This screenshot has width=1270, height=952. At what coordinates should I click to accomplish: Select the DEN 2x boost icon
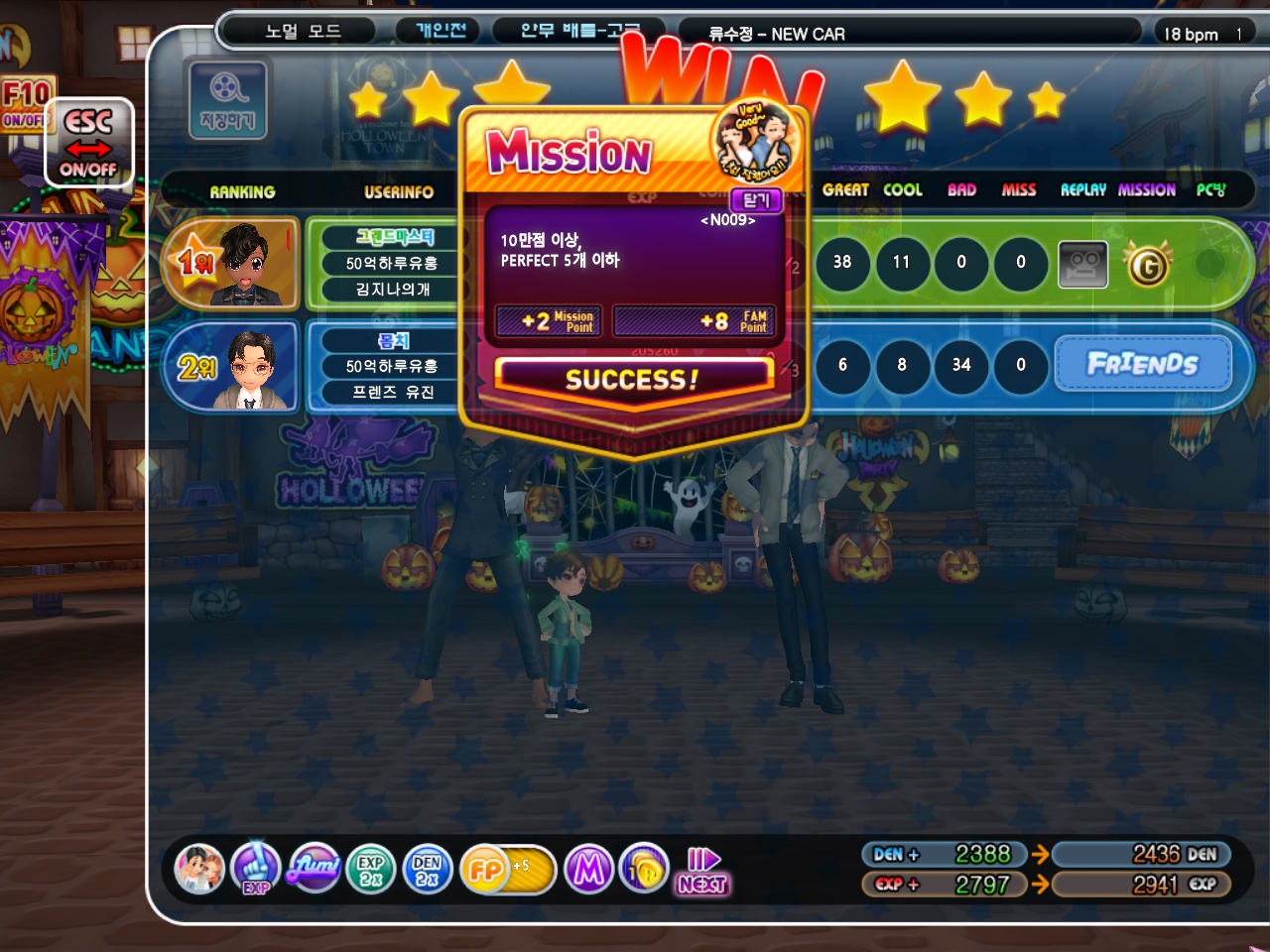coord(427,871)
